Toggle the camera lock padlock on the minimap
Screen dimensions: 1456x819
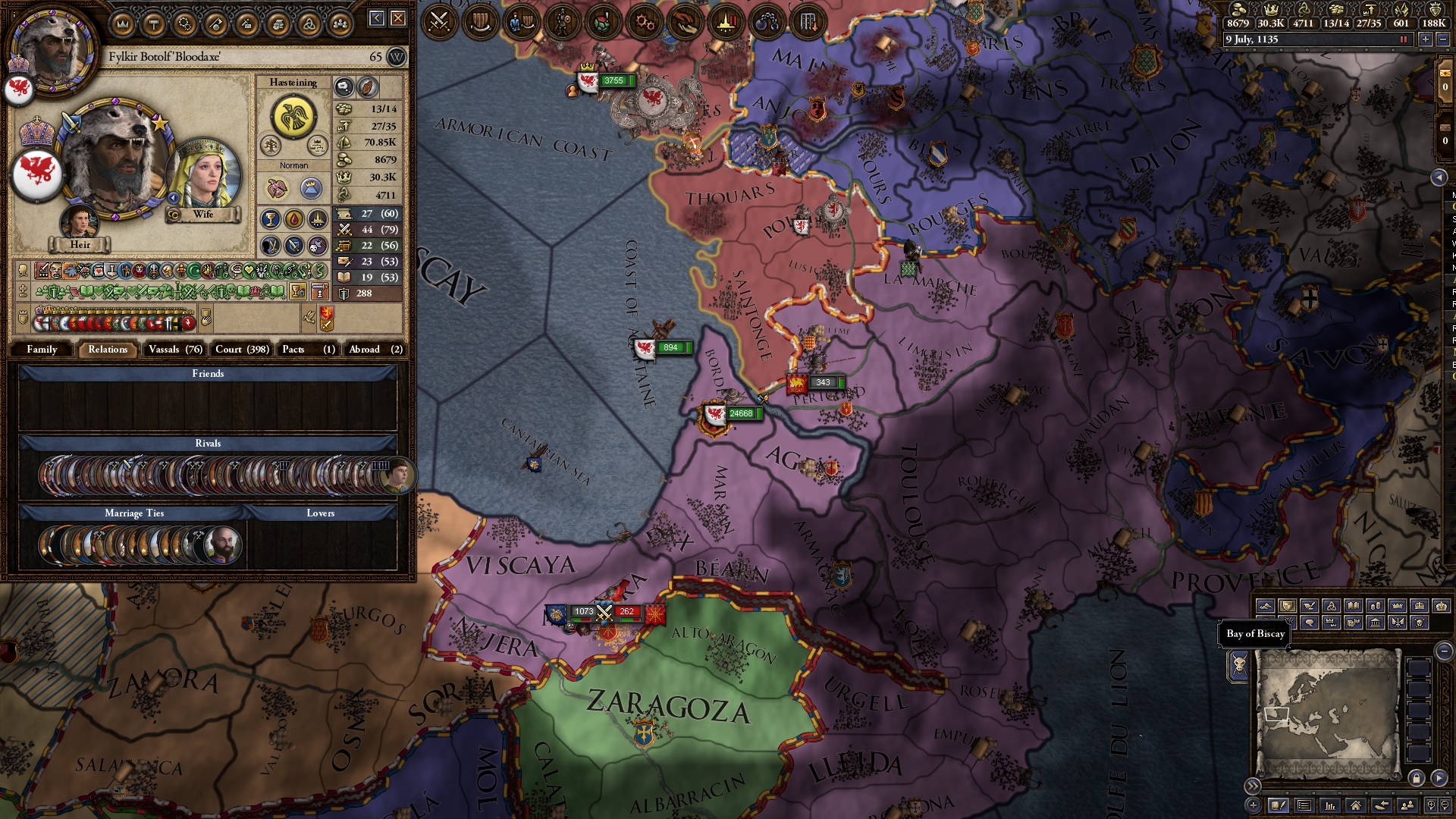(x=1416, y=778)
